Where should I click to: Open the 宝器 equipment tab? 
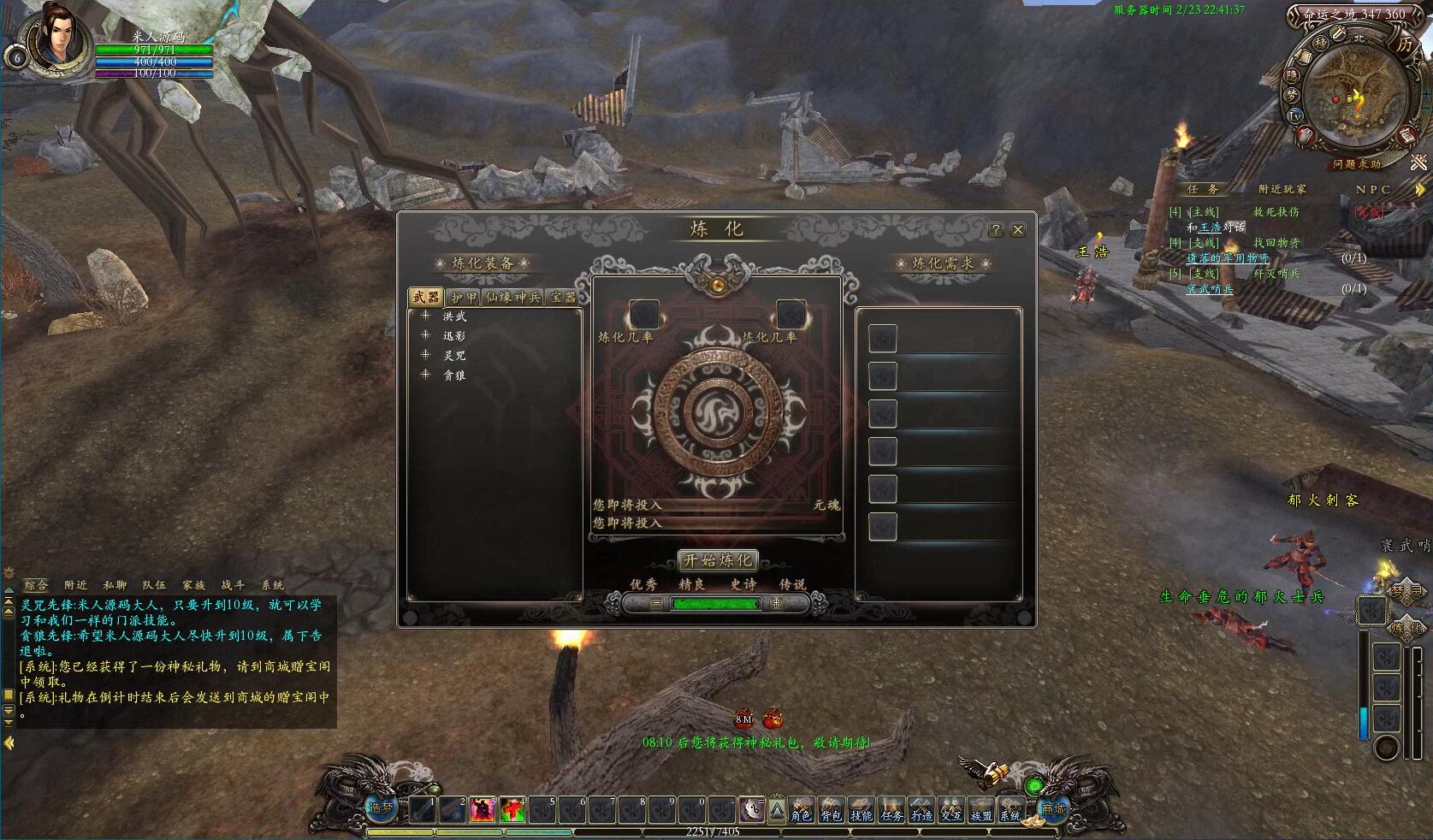563,297
